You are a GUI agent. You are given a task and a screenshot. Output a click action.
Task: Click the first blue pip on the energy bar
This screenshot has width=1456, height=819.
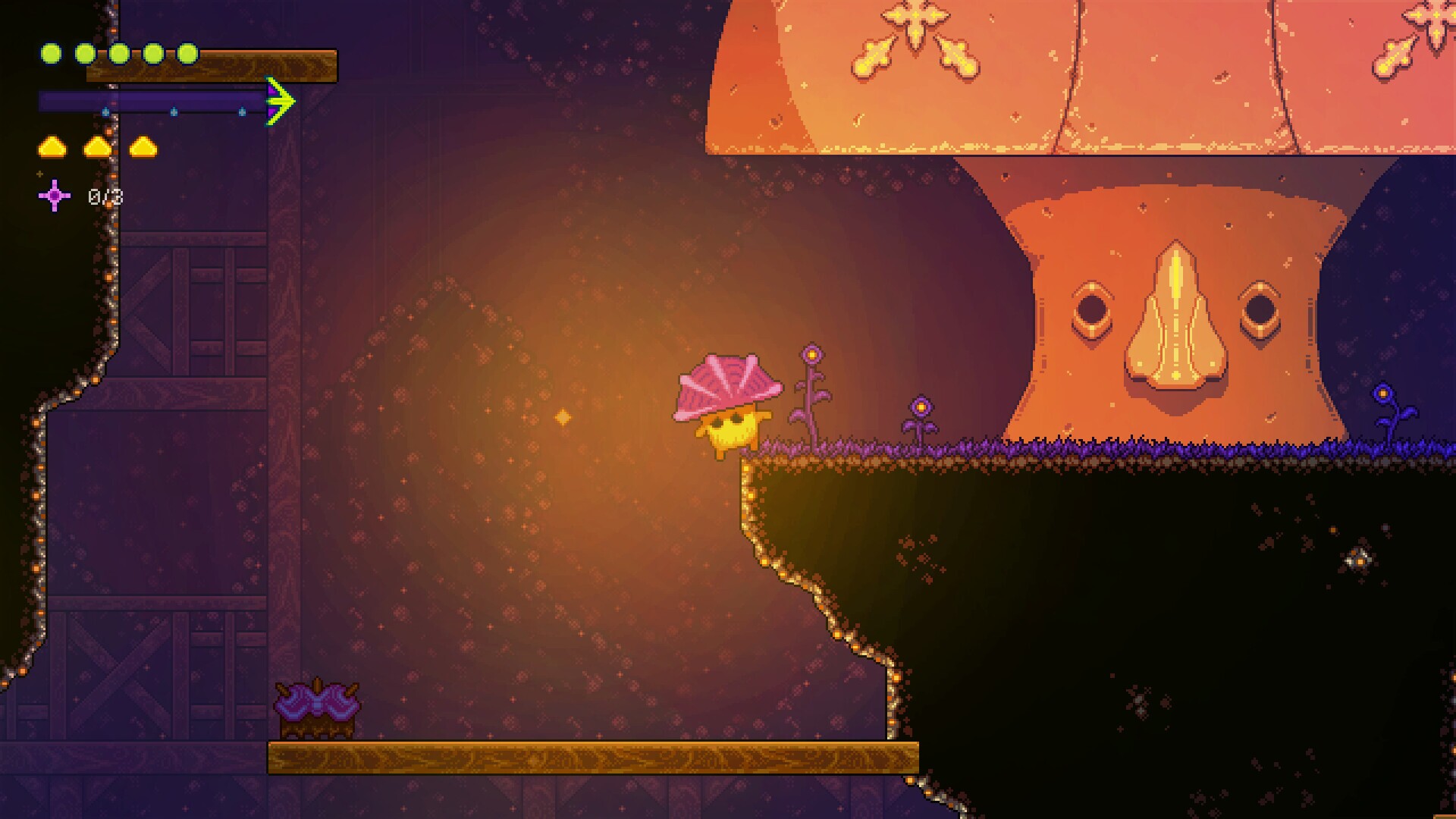tap(106, 112)
